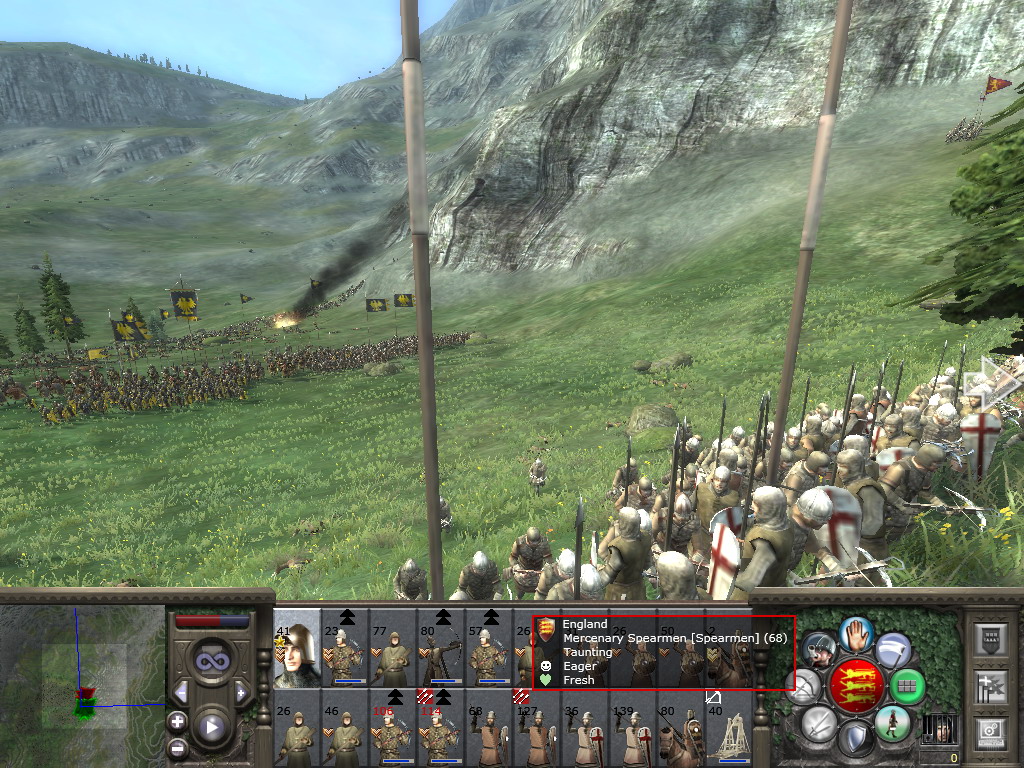Select the cavalry unit card with 80 men
This screenshot has width=1024, height=768.
[681, 727]
